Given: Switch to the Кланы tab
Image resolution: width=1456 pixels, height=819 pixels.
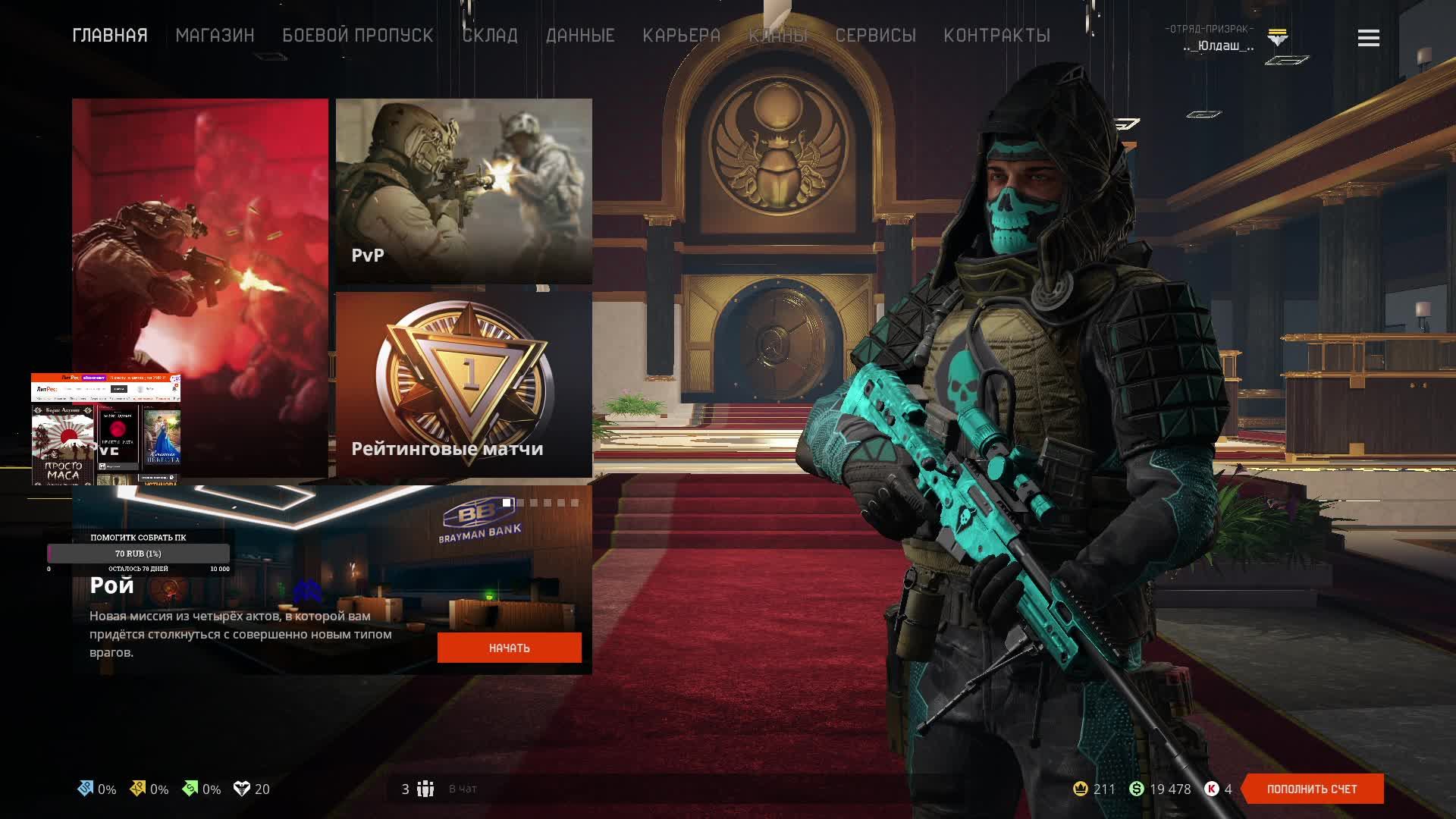Looking at the screenshot, I should pos(778,36).
